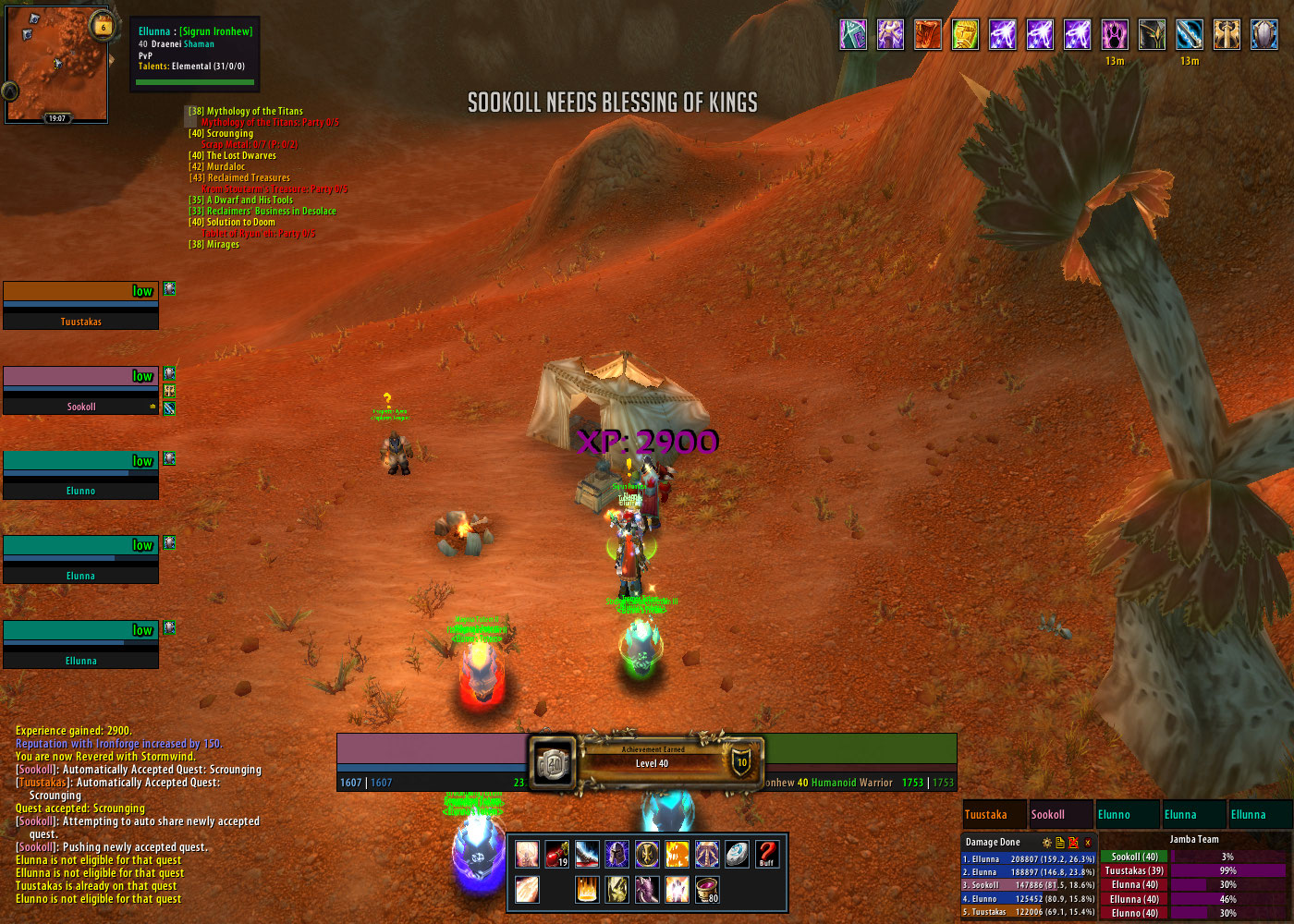Open the Damage Done meter settings gear

pyautogui.click(x=1046, y=843)
